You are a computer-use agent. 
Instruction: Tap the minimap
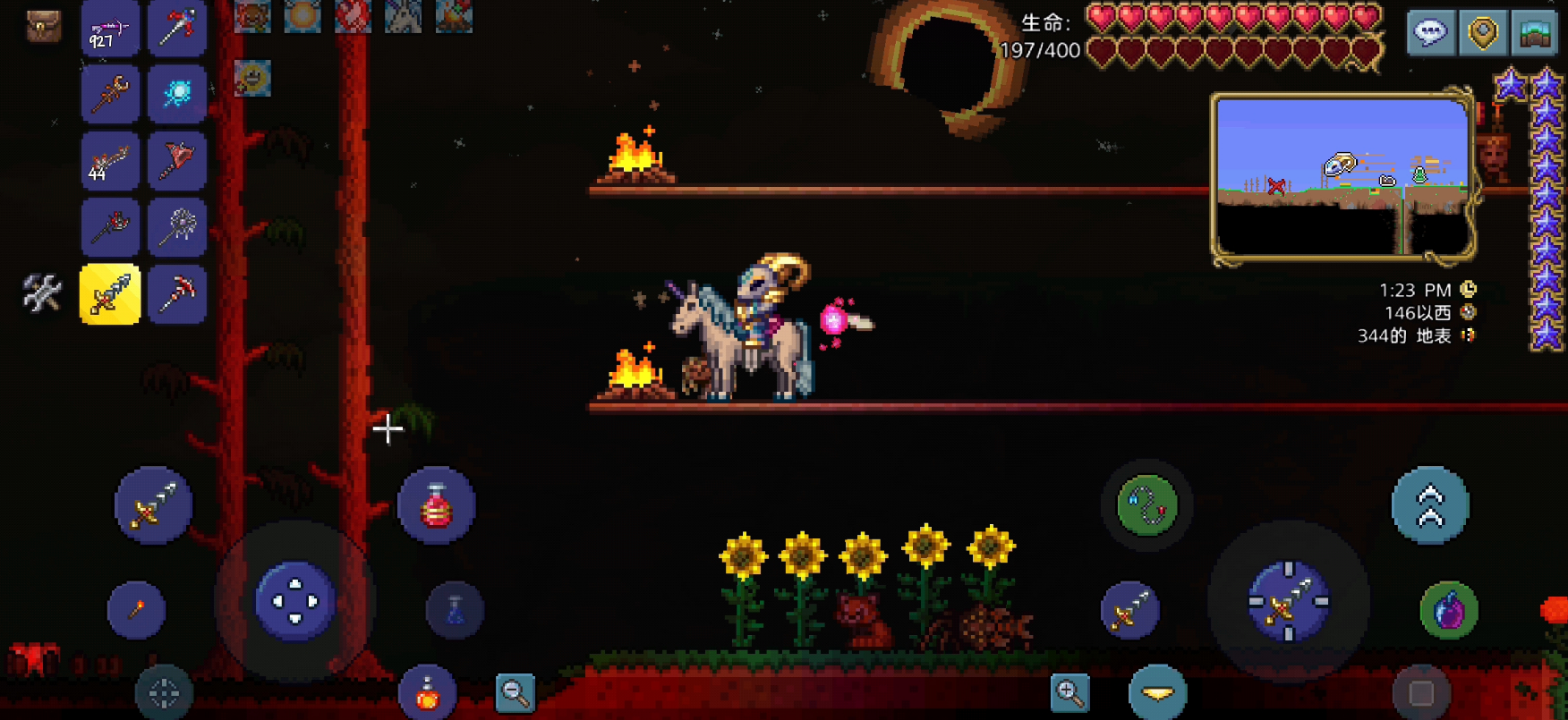pos(1342,177)
